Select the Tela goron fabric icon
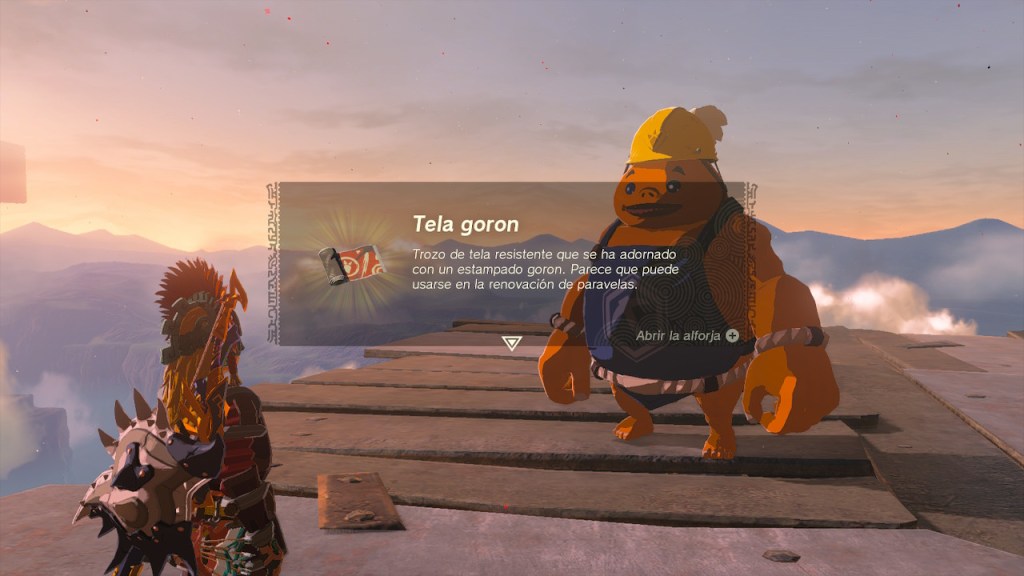 coord(351,265)
